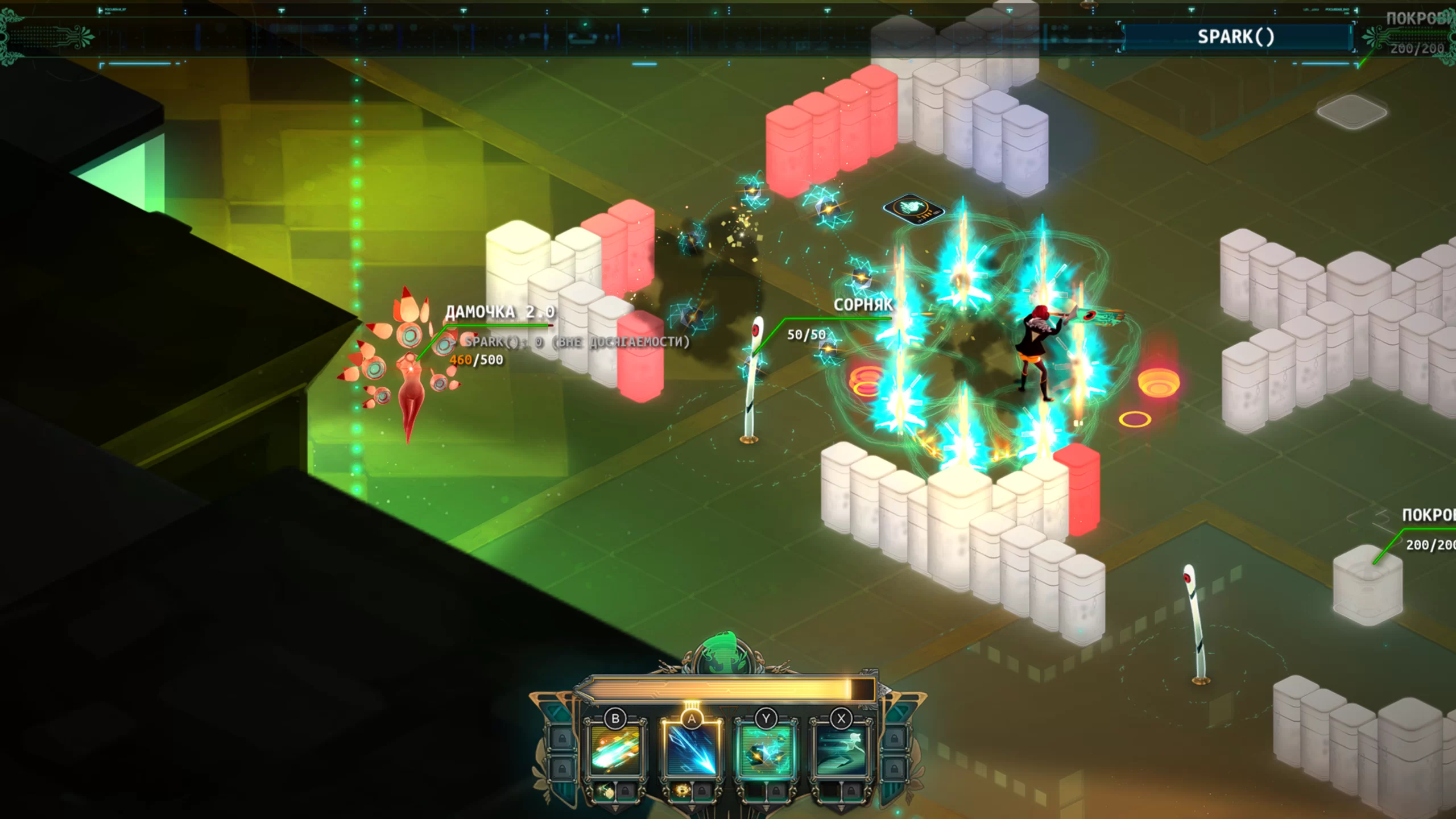This screenshot has height=819, width=1456.
Task: Activate the Crash ability with orange-green streaks
Action: tap(615, 751)
